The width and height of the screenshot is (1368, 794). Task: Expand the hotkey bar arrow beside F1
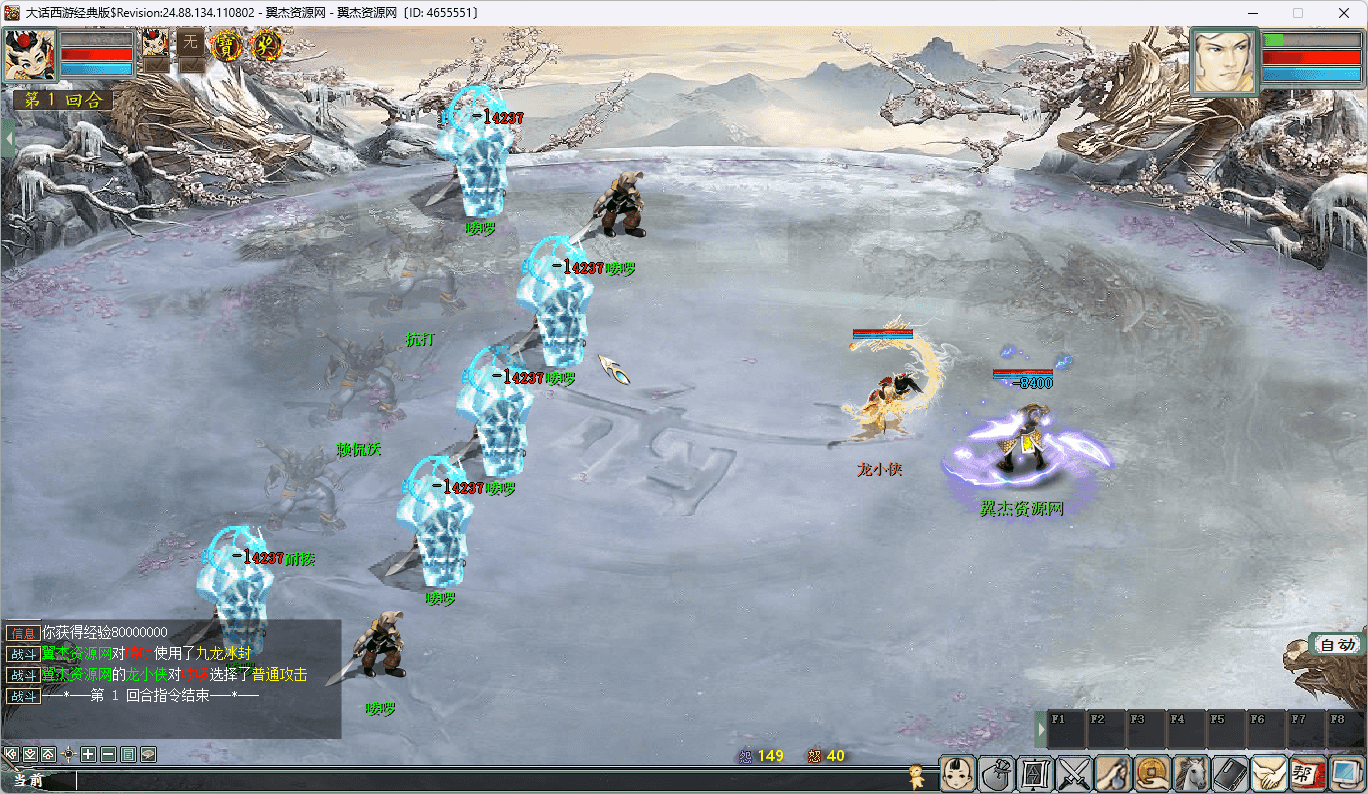[1040, 729]
